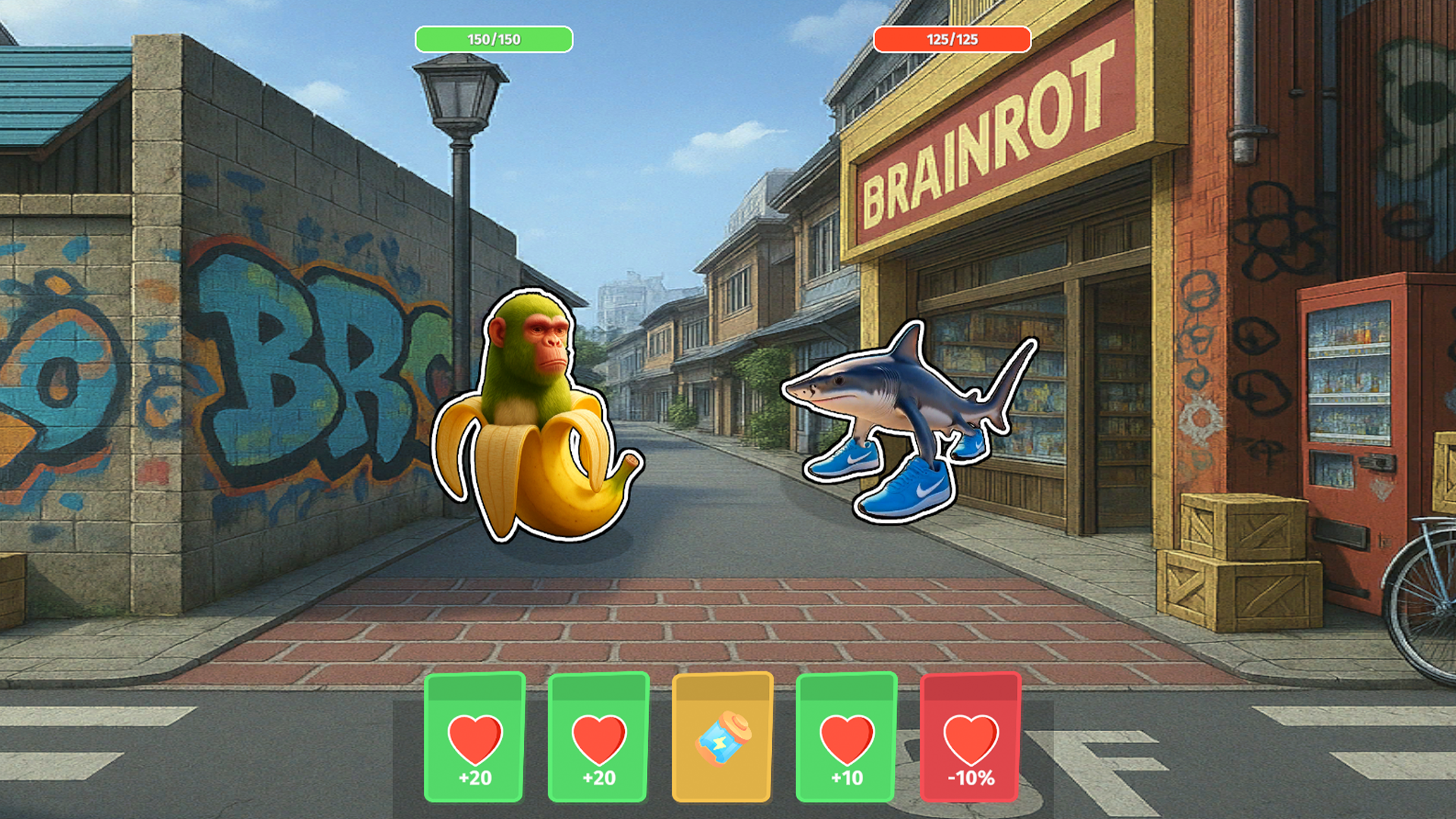Select the banana monkey character
Viewport: 1456px width, 819px height.
tap(538, 417)
